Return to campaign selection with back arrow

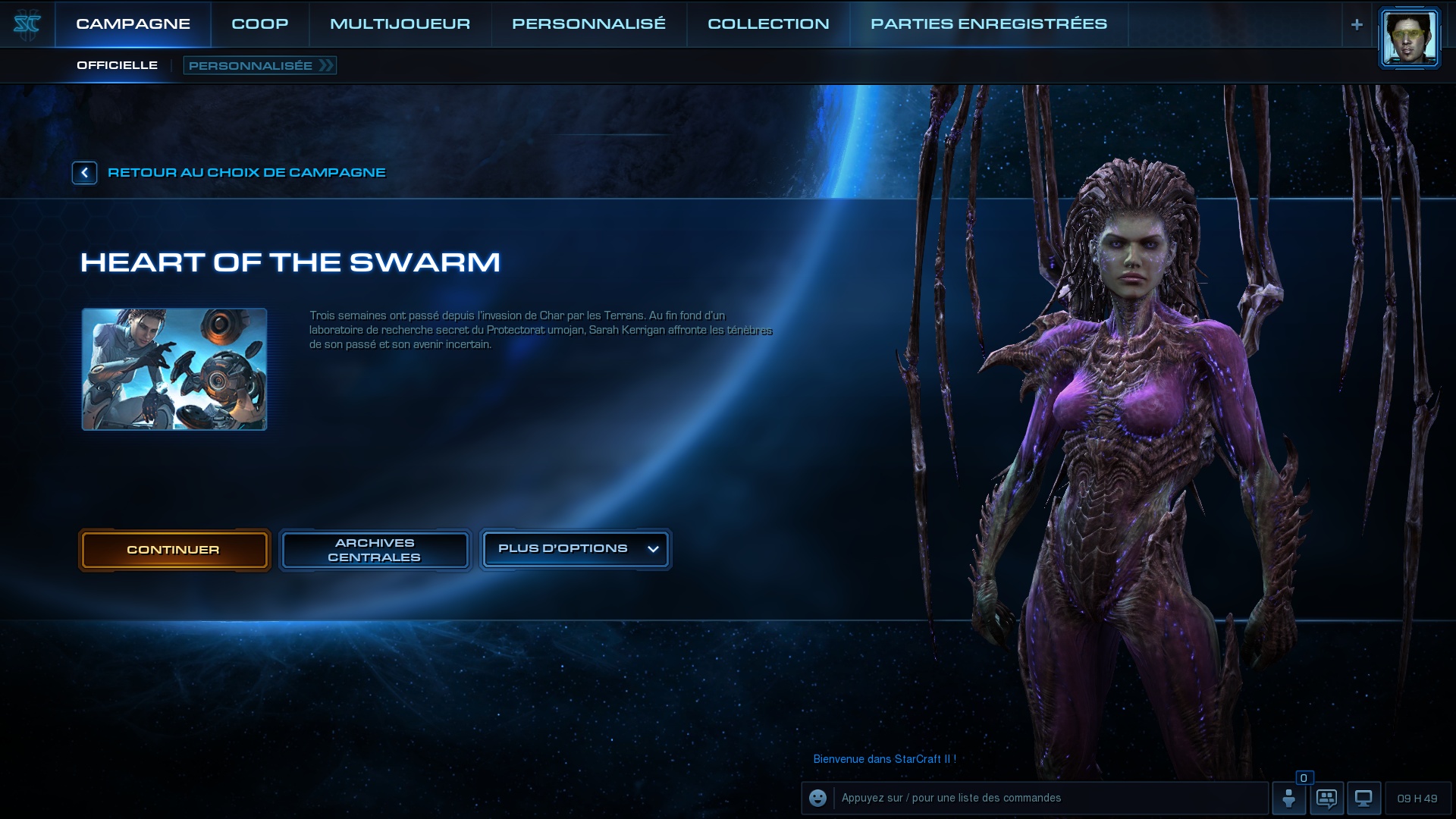tap(84, 173)
